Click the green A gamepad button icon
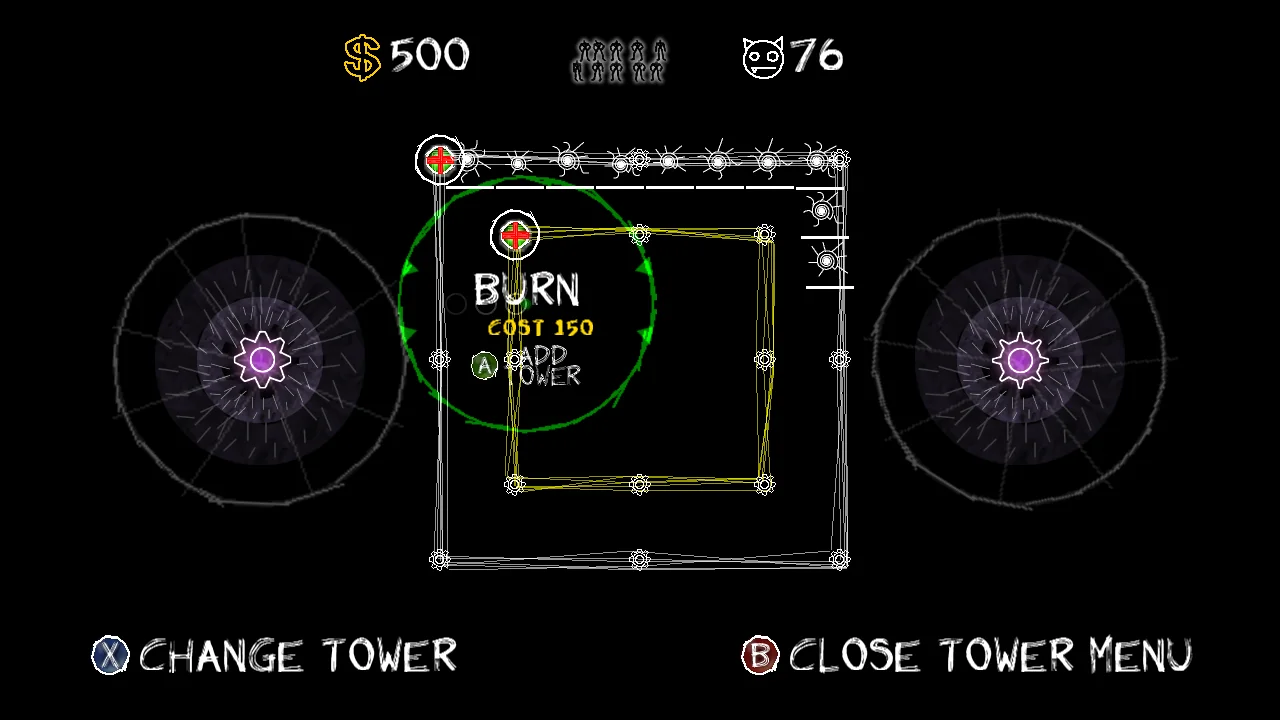This screenshot has width=1280, height=720. tap(484, 366)
